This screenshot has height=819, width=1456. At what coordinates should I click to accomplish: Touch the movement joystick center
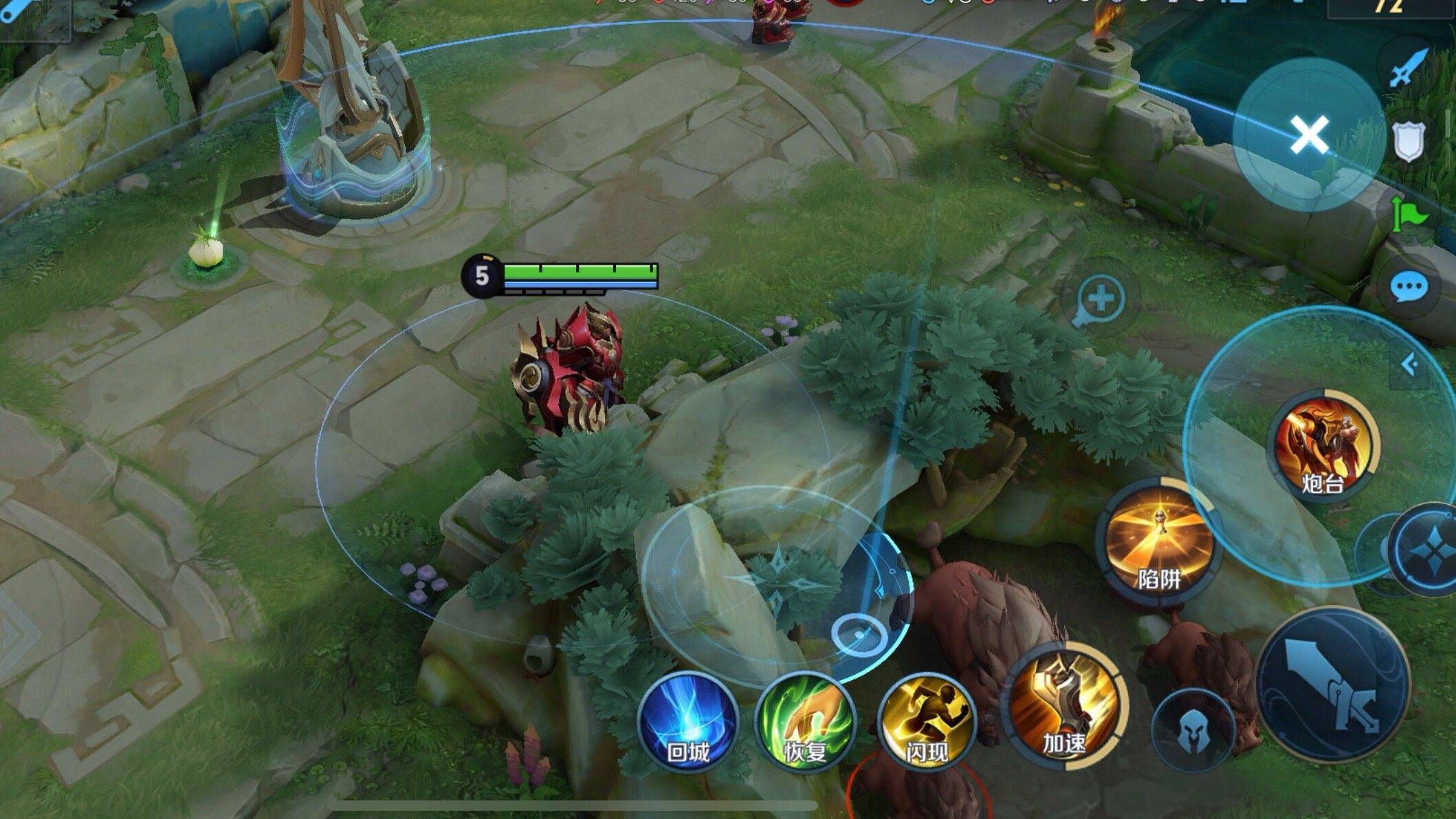coord(778,586)
